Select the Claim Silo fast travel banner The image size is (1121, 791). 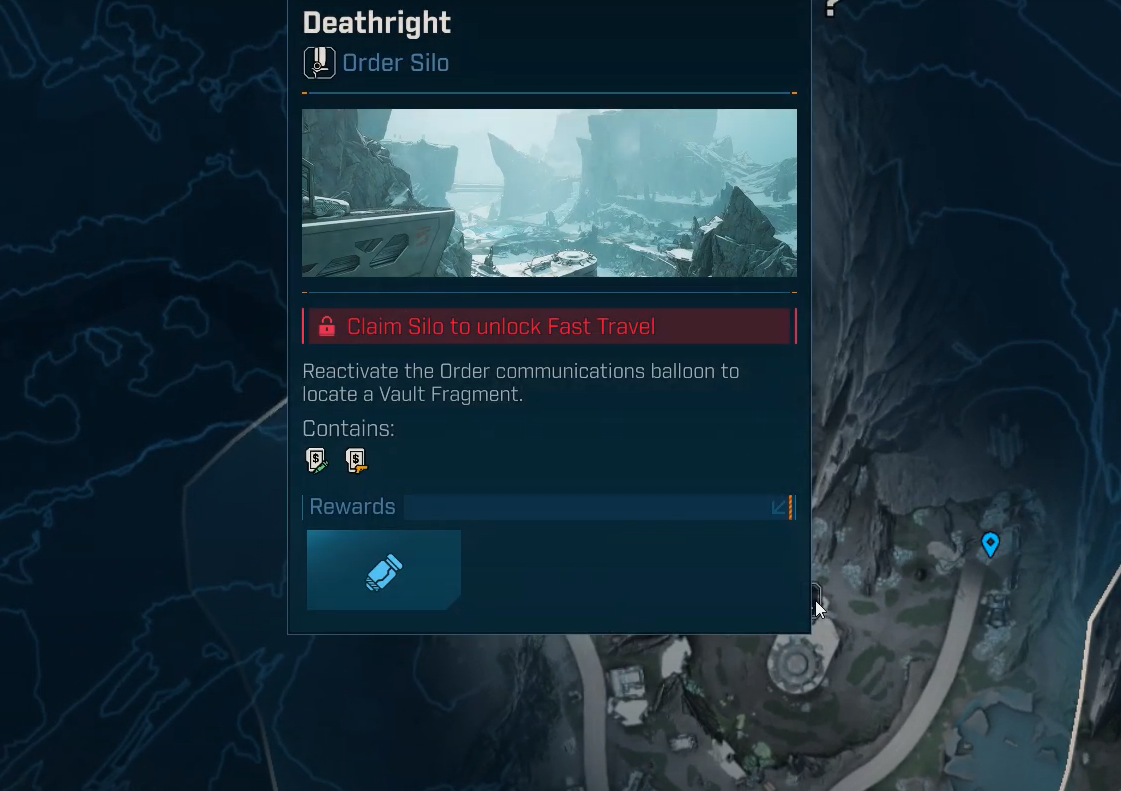pos(549,327)
